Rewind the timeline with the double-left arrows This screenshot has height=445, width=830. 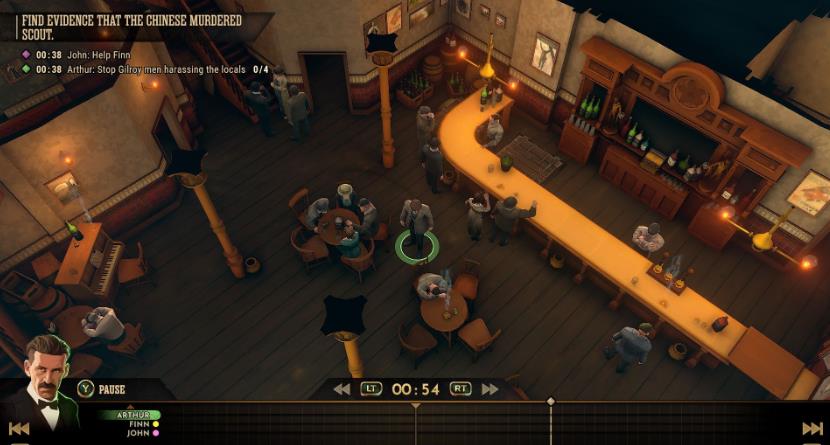(x=342, y=389)
